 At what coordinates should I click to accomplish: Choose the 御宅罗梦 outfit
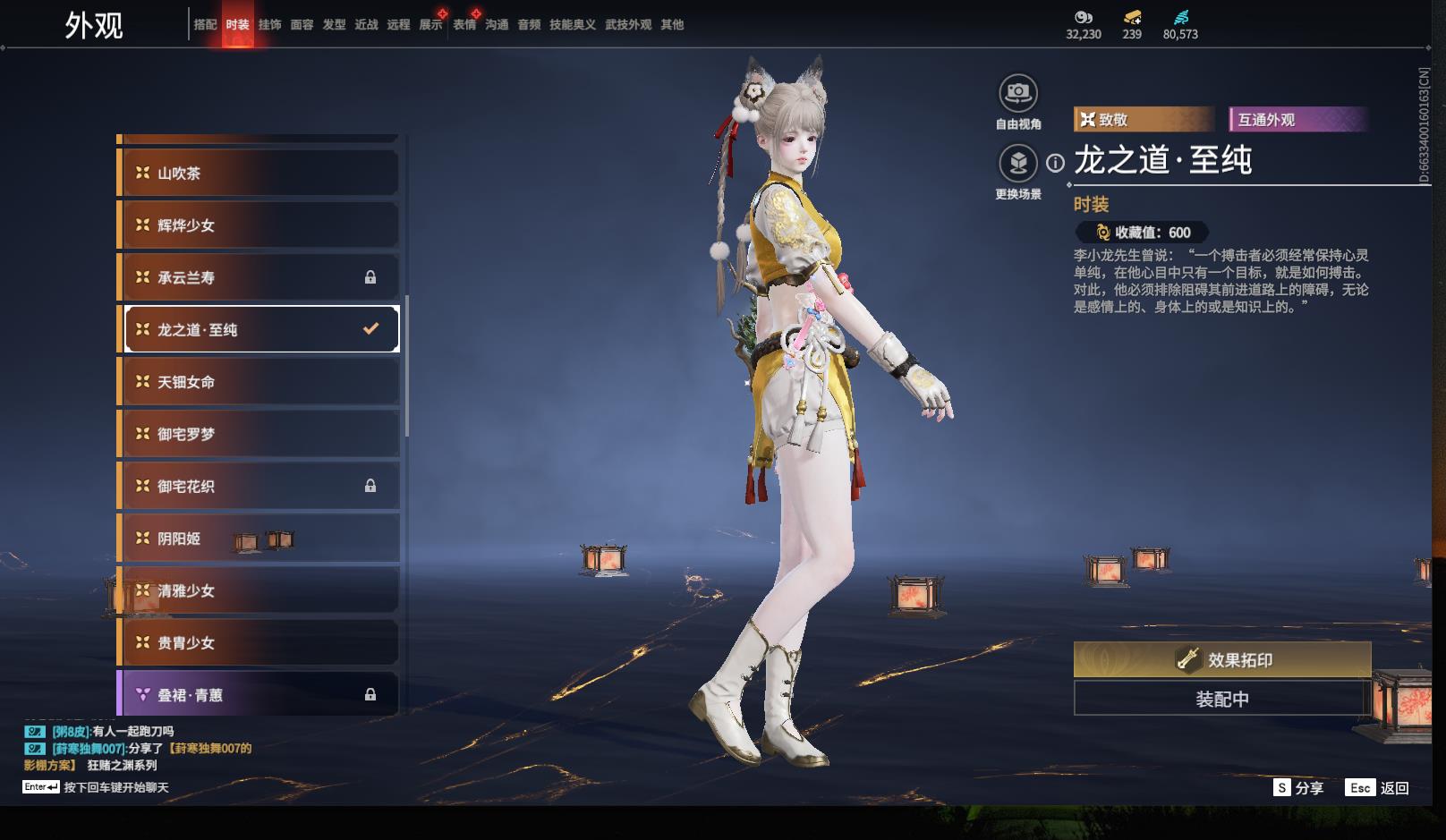259,434
